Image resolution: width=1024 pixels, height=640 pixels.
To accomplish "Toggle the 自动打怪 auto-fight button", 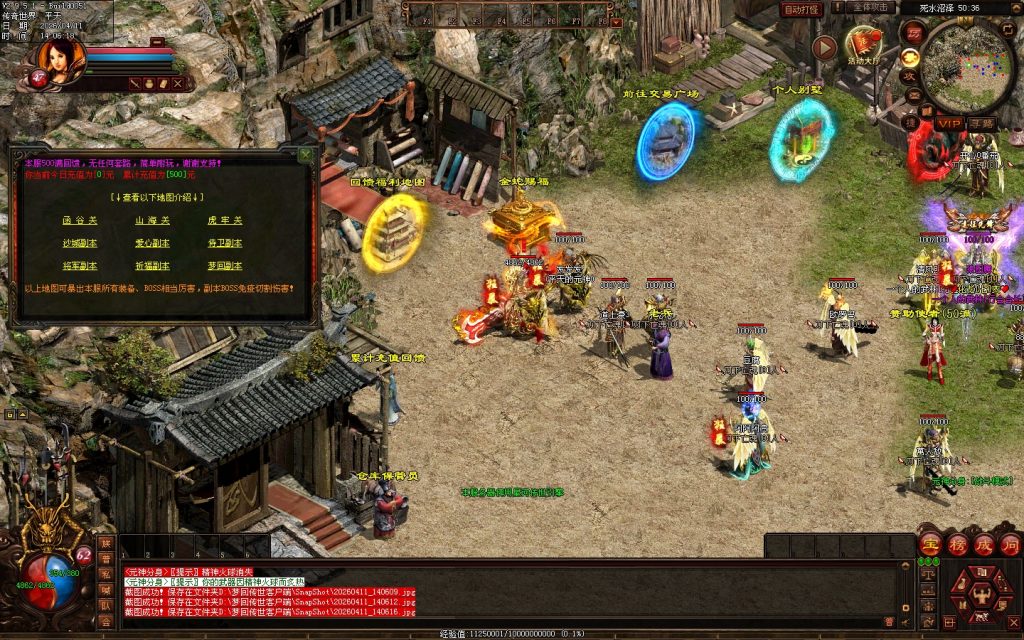I will click(x=801, y=9).
